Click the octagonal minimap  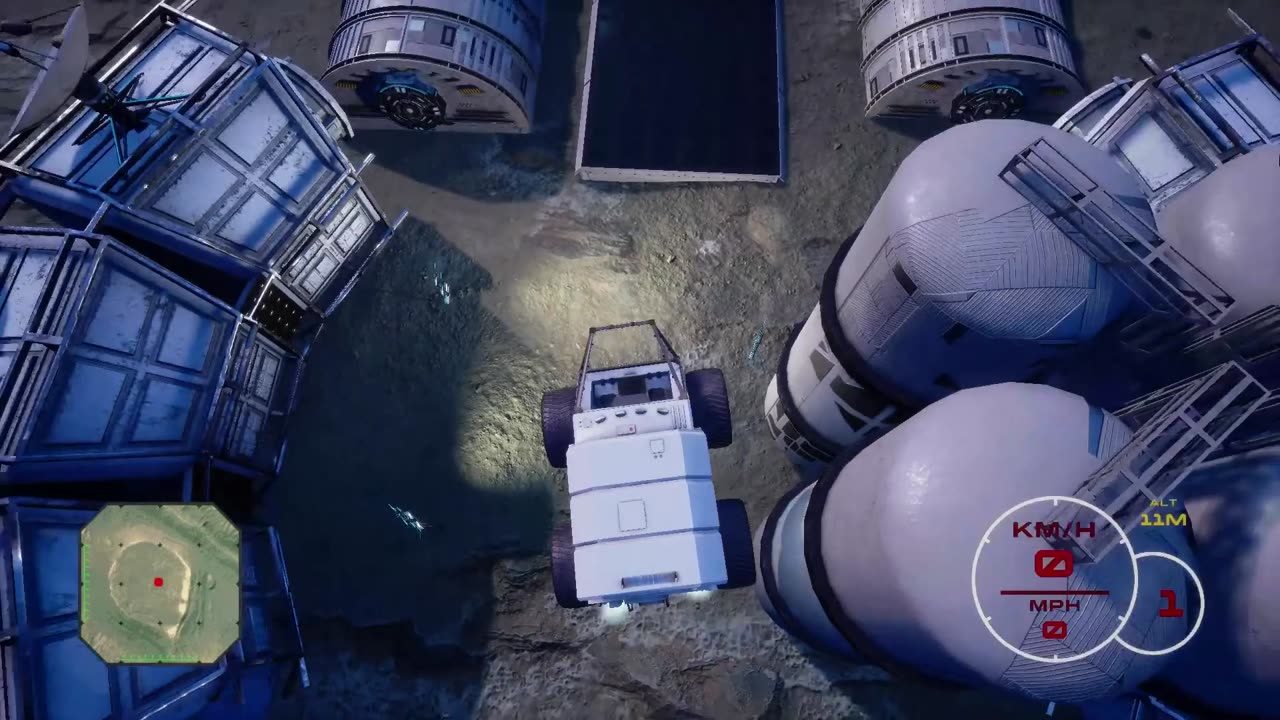point(160,583)
